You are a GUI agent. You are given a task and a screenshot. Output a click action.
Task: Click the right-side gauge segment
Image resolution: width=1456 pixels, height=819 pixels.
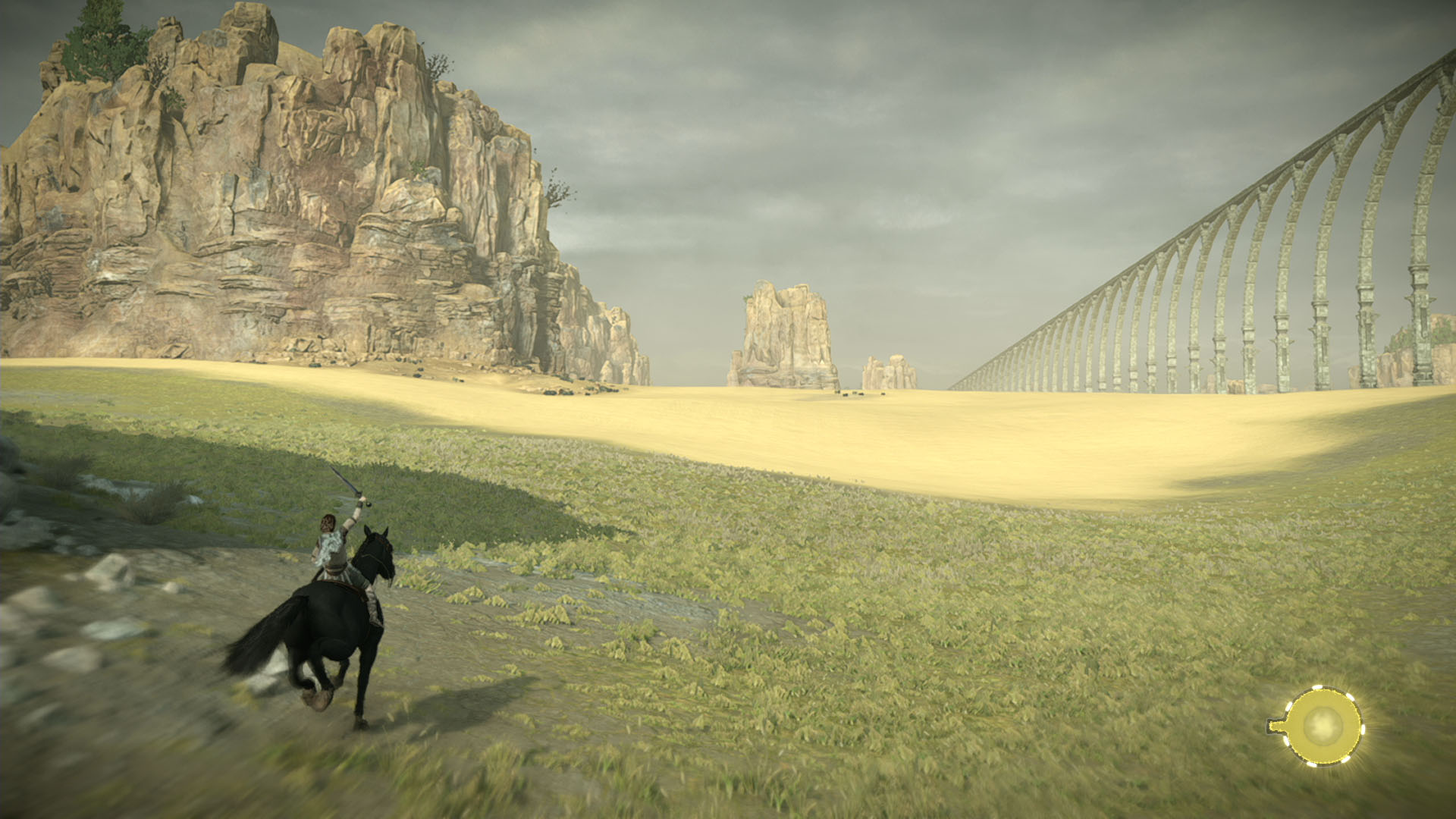1363,729
